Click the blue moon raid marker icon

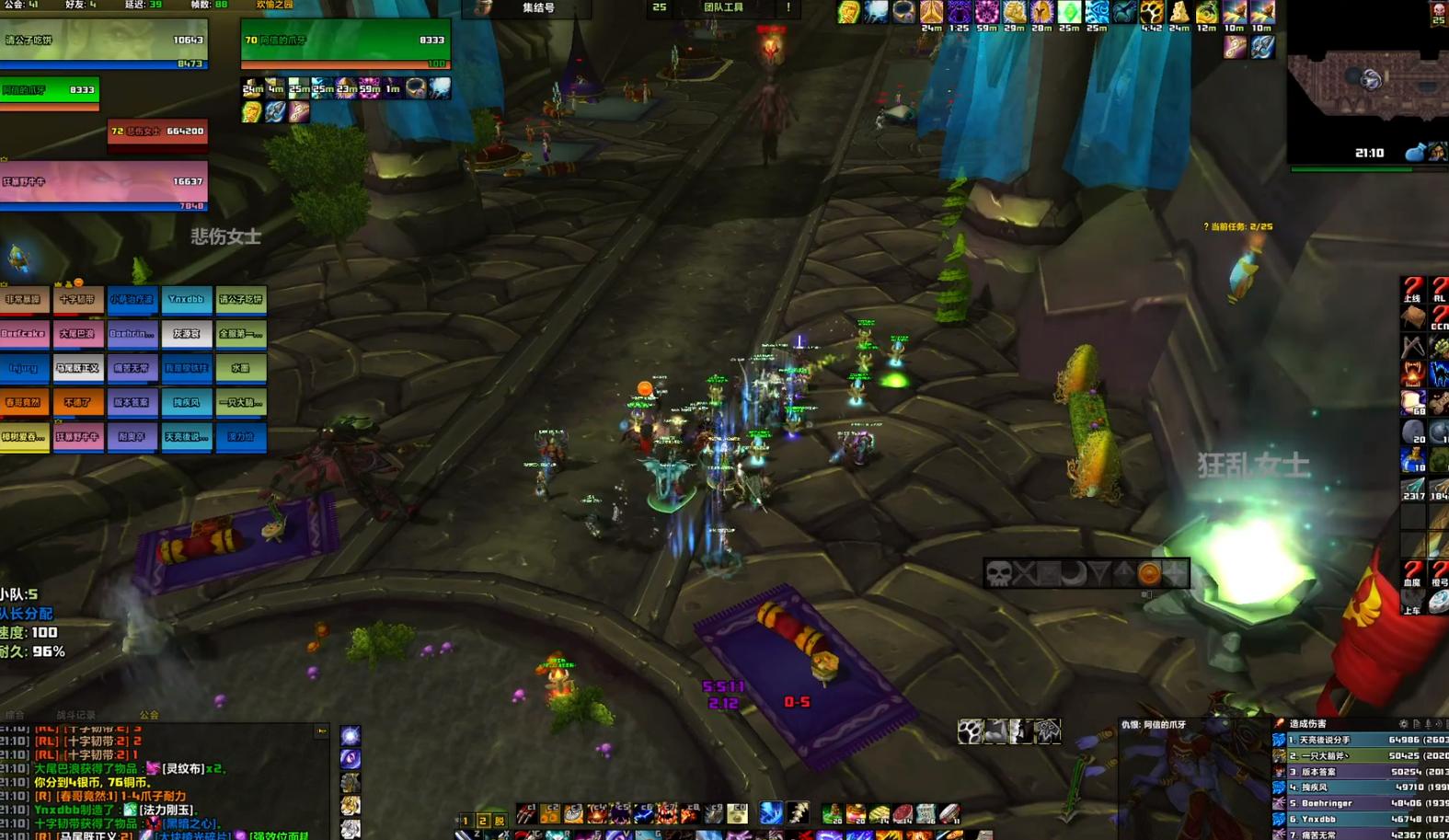pyautogui.click(x=1072, y=576)
